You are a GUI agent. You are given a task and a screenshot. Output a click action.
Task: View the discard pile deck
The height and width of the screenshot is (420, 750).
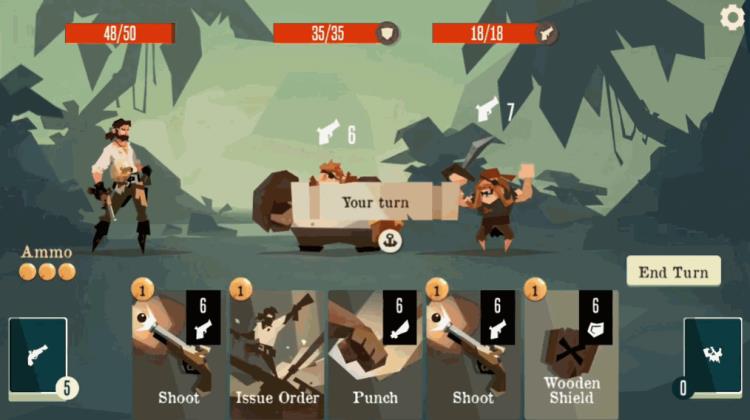pos(712,357)
